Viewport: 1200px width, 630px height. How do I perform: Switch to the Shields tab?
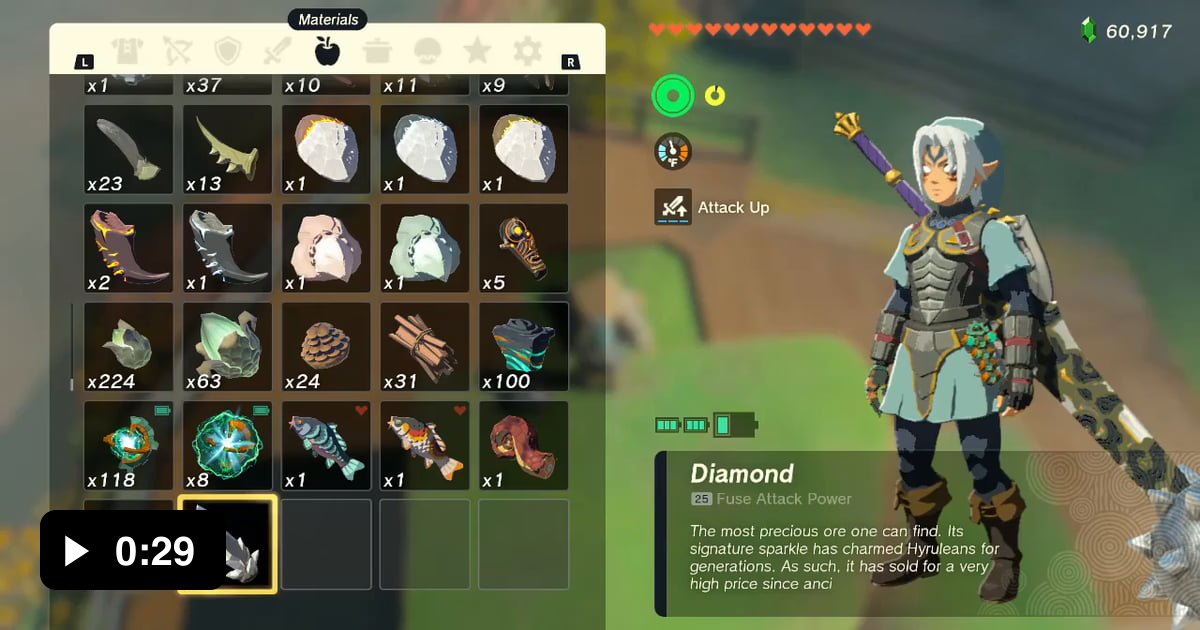(229, 51)
